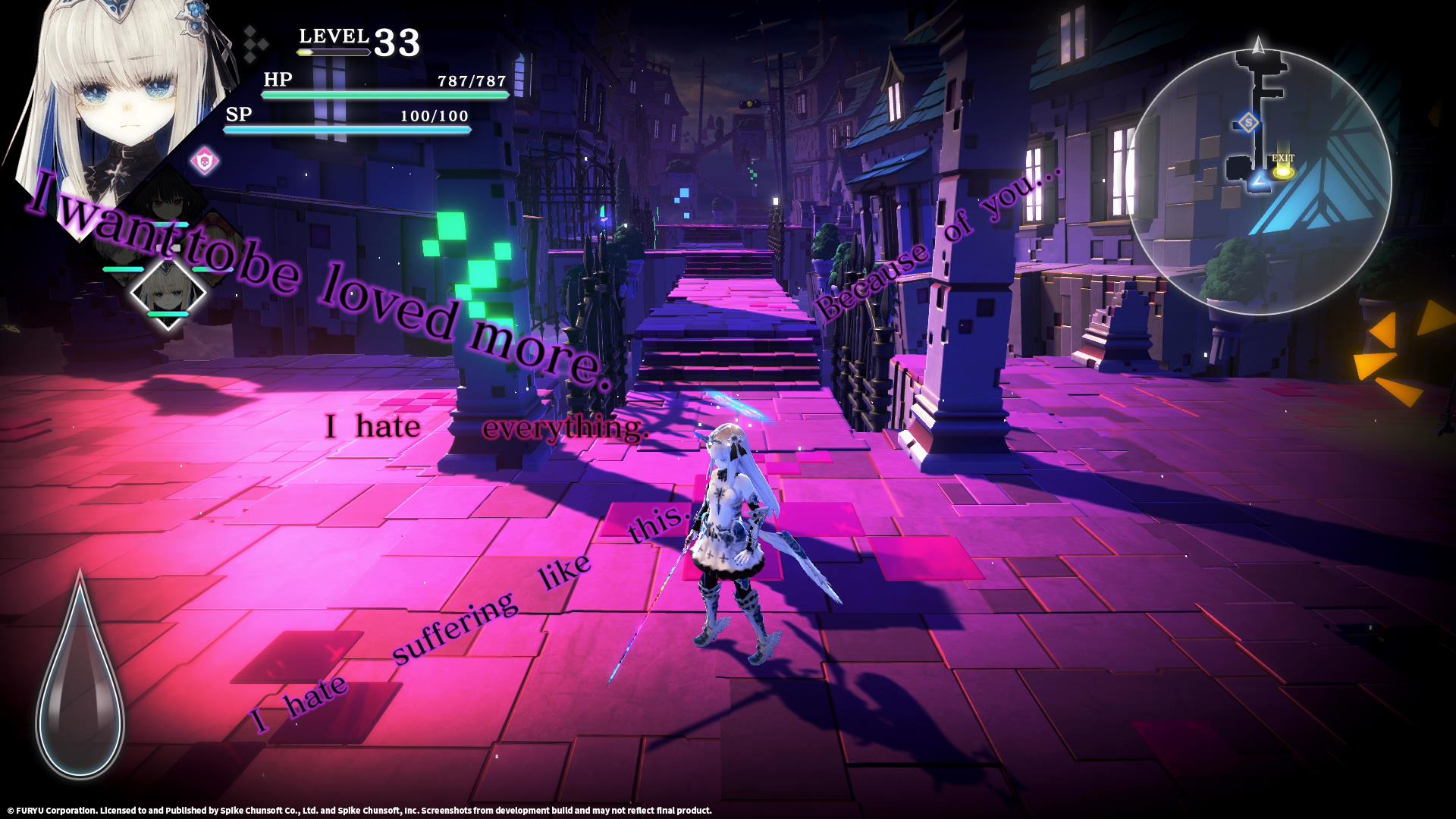Click the blue player arrow on the minimap
The width and height of the screenshot is (1456, 819).
click(1258, 181)
